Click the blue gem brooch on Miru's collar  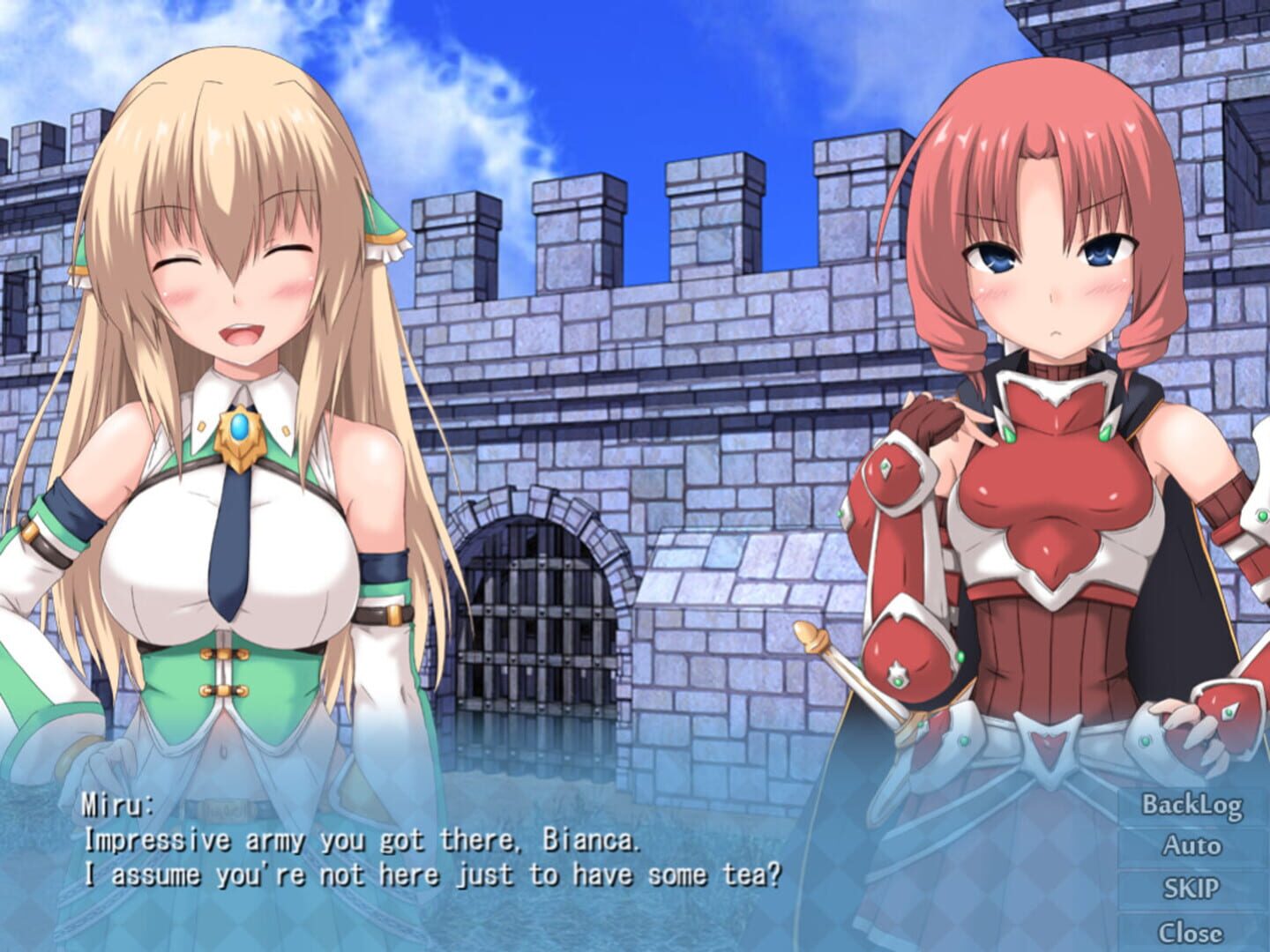pyautogui.click(x=242, y=428)
